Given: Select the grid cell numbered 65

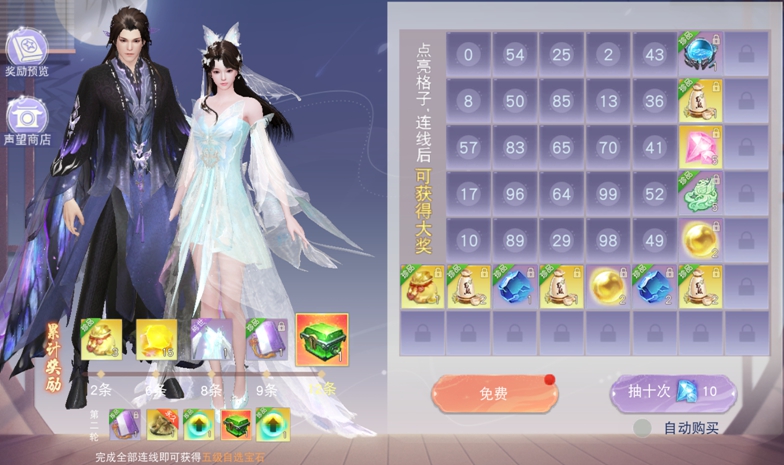Looking at the screenshot, I should point(561,147).
